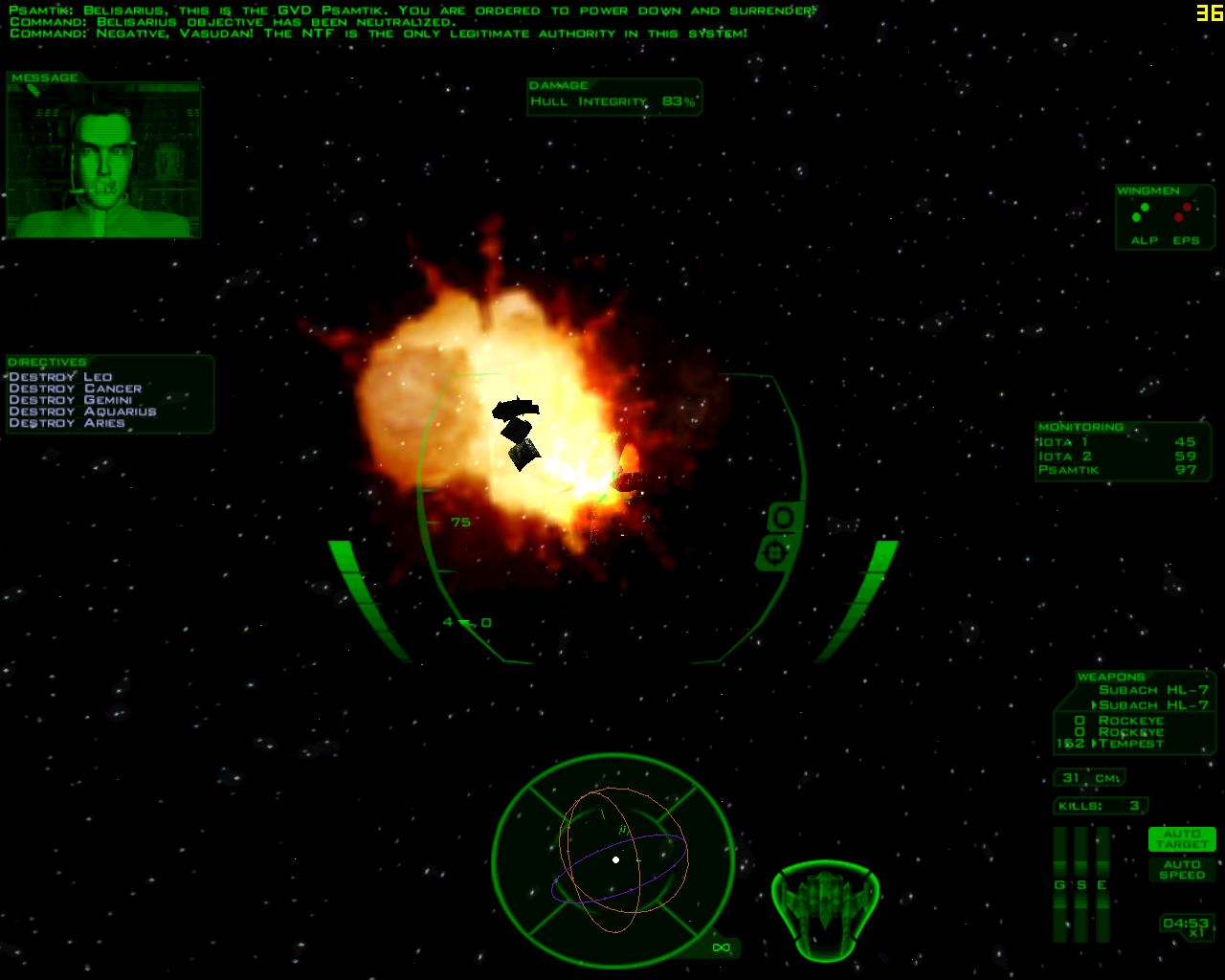
Task: Choose the Destroy Gemini directive
Action: (x=71, y=400)
